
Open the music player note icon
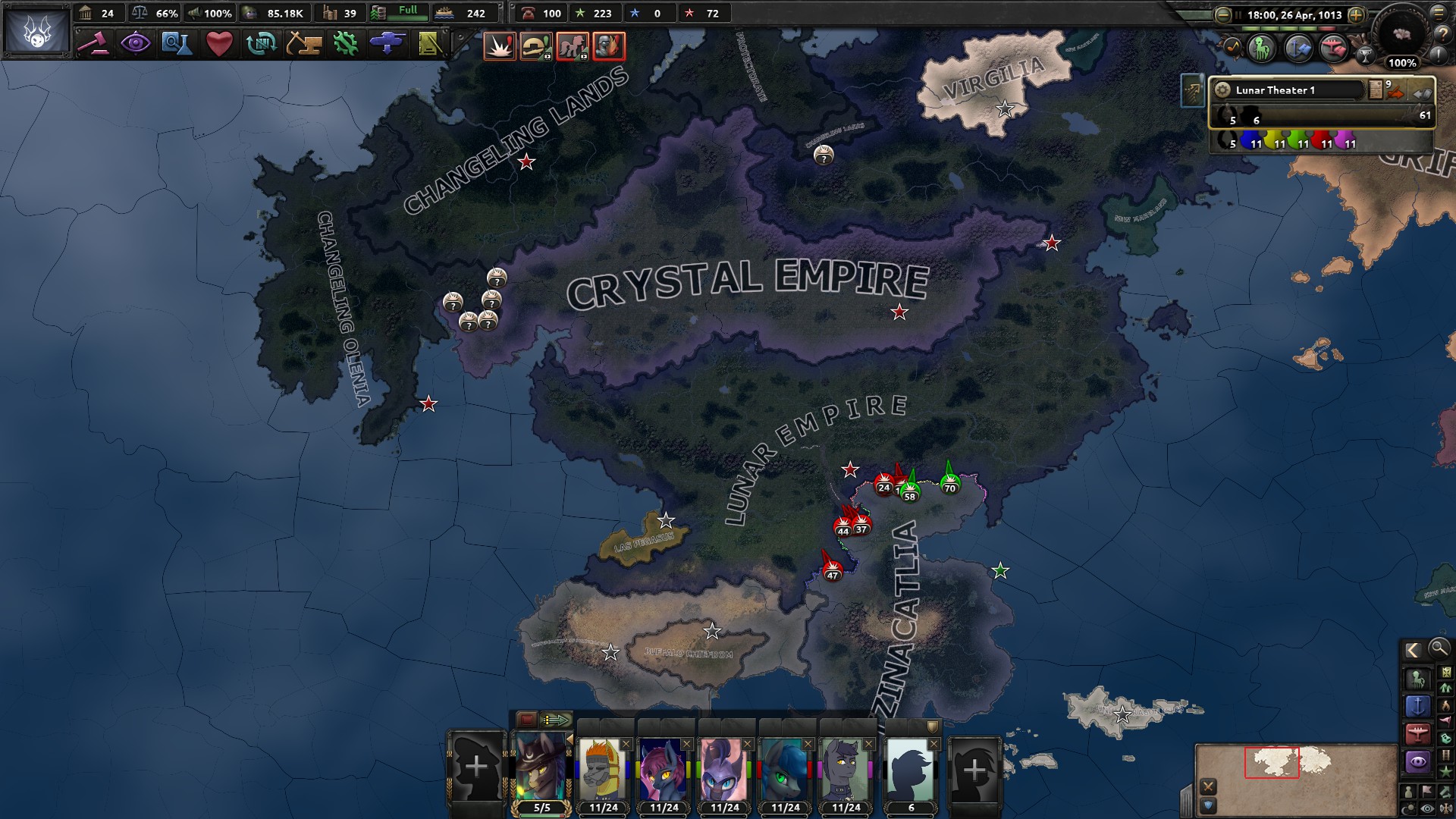(x=1232, y=48)
